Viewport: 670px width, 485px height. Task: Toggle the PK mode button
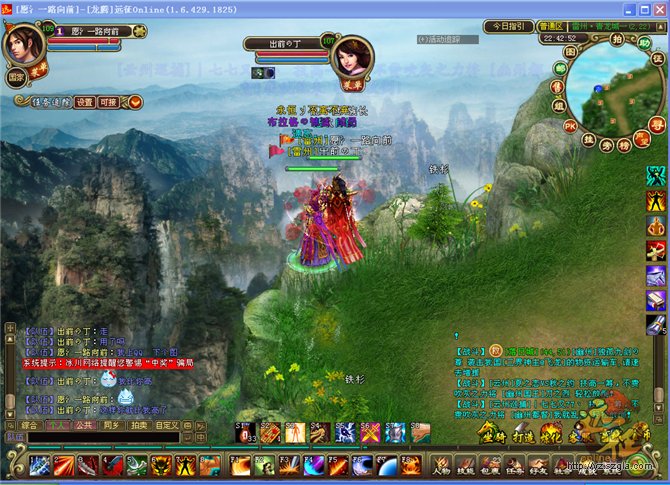(570, 127)
